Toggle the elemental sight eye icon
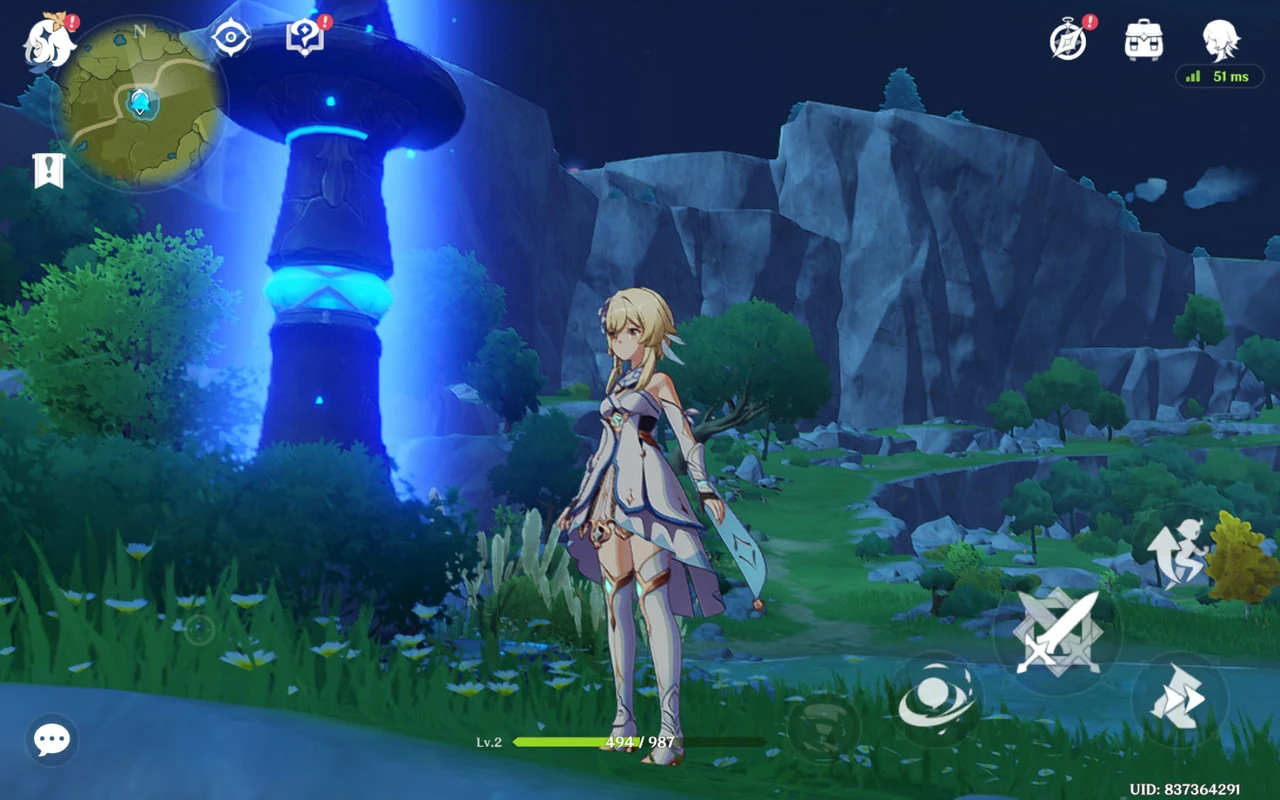 [x=230, y=38]
